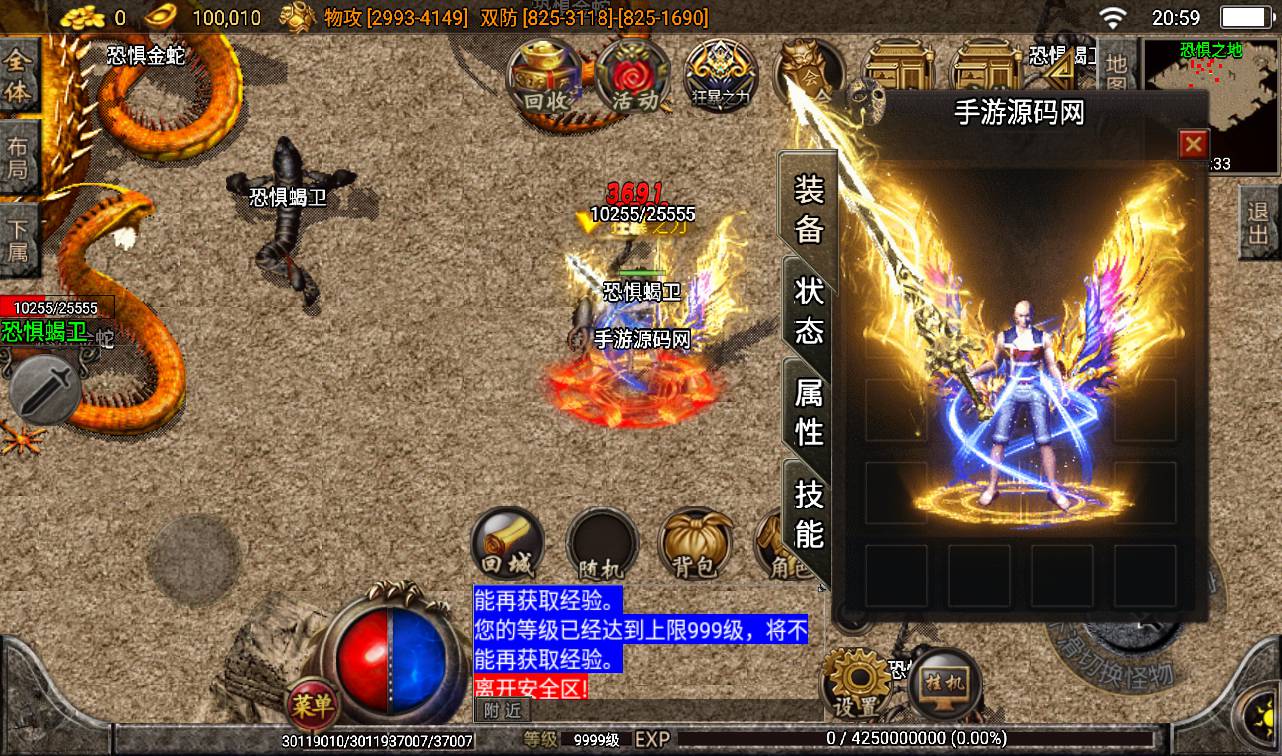
Task: Open the 菜单 menu button
Action: [311, 703]
